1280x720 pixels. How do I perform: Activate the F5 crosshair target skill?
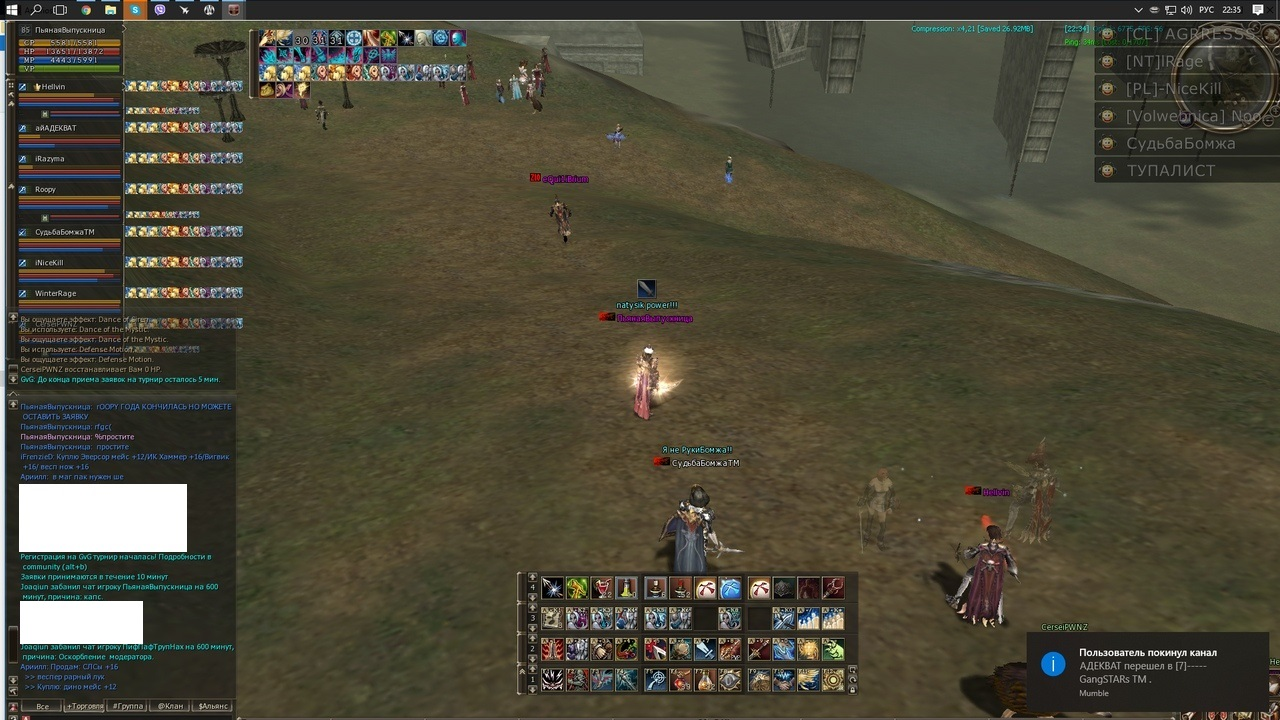[656, 680]
